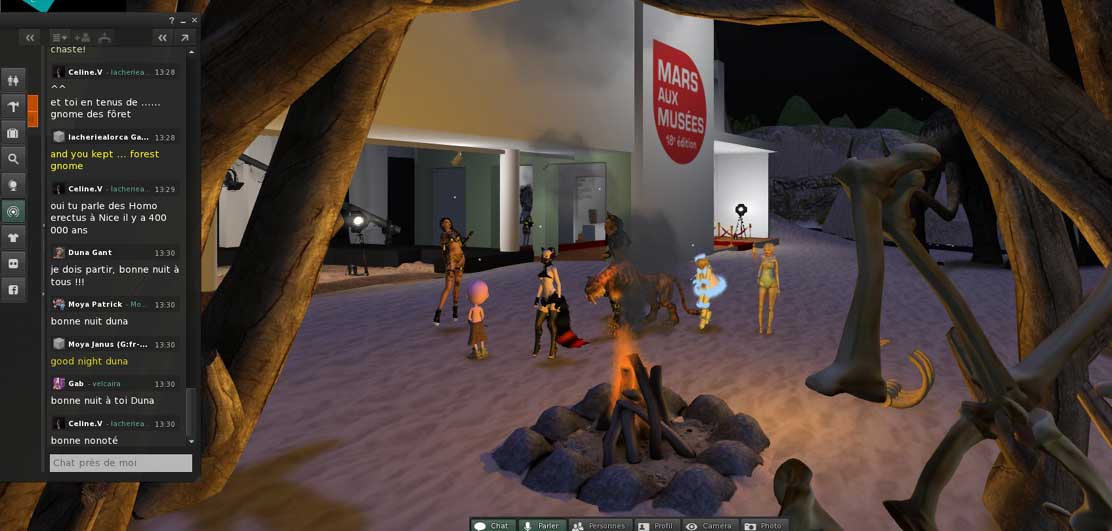Open the Camera controls
1112x531 pixels.
(709, 525)
